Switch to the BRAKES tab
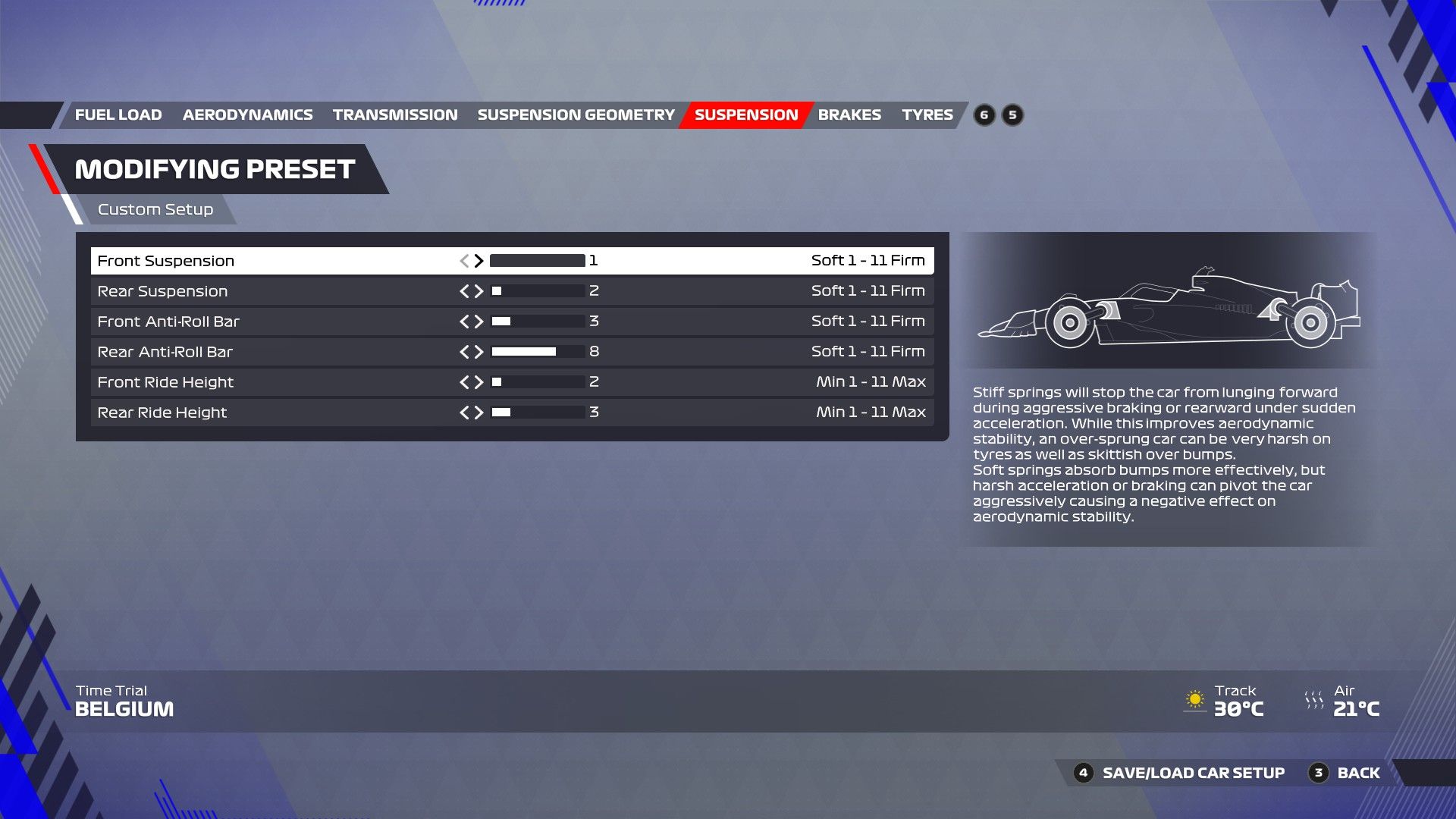 pos(850,115)
